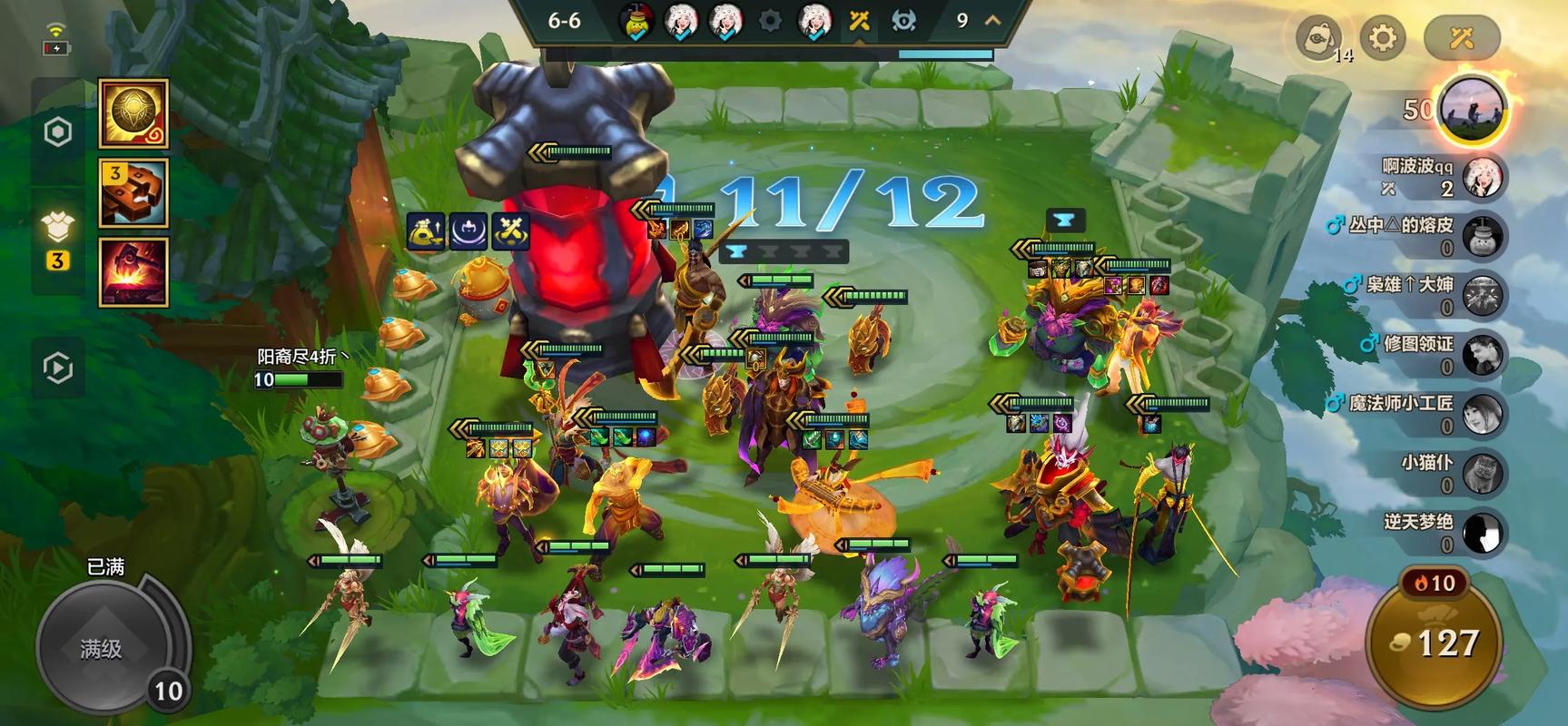Select player 啊波波qq in the scoreboard
The width and height of the screenshot is (1568, 726).
(x=1484, y=177)
